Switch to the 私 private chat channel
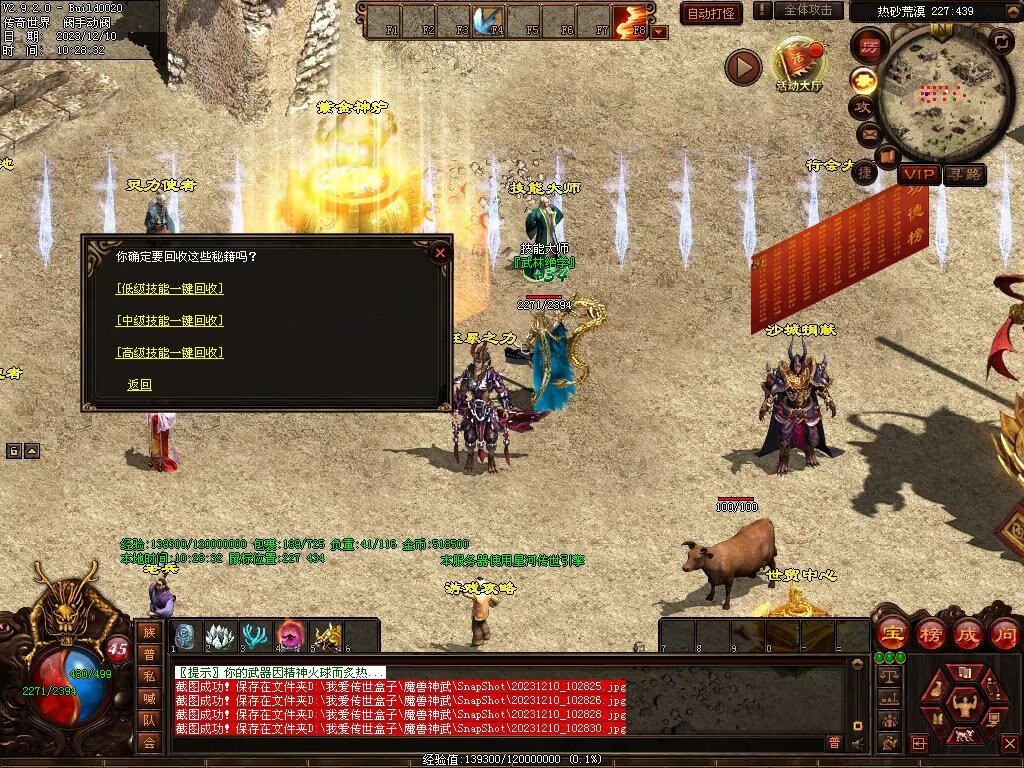Image resolution: width=1024 pixels, height=768 pixels. pyautogui.click(x=149, y=675)
